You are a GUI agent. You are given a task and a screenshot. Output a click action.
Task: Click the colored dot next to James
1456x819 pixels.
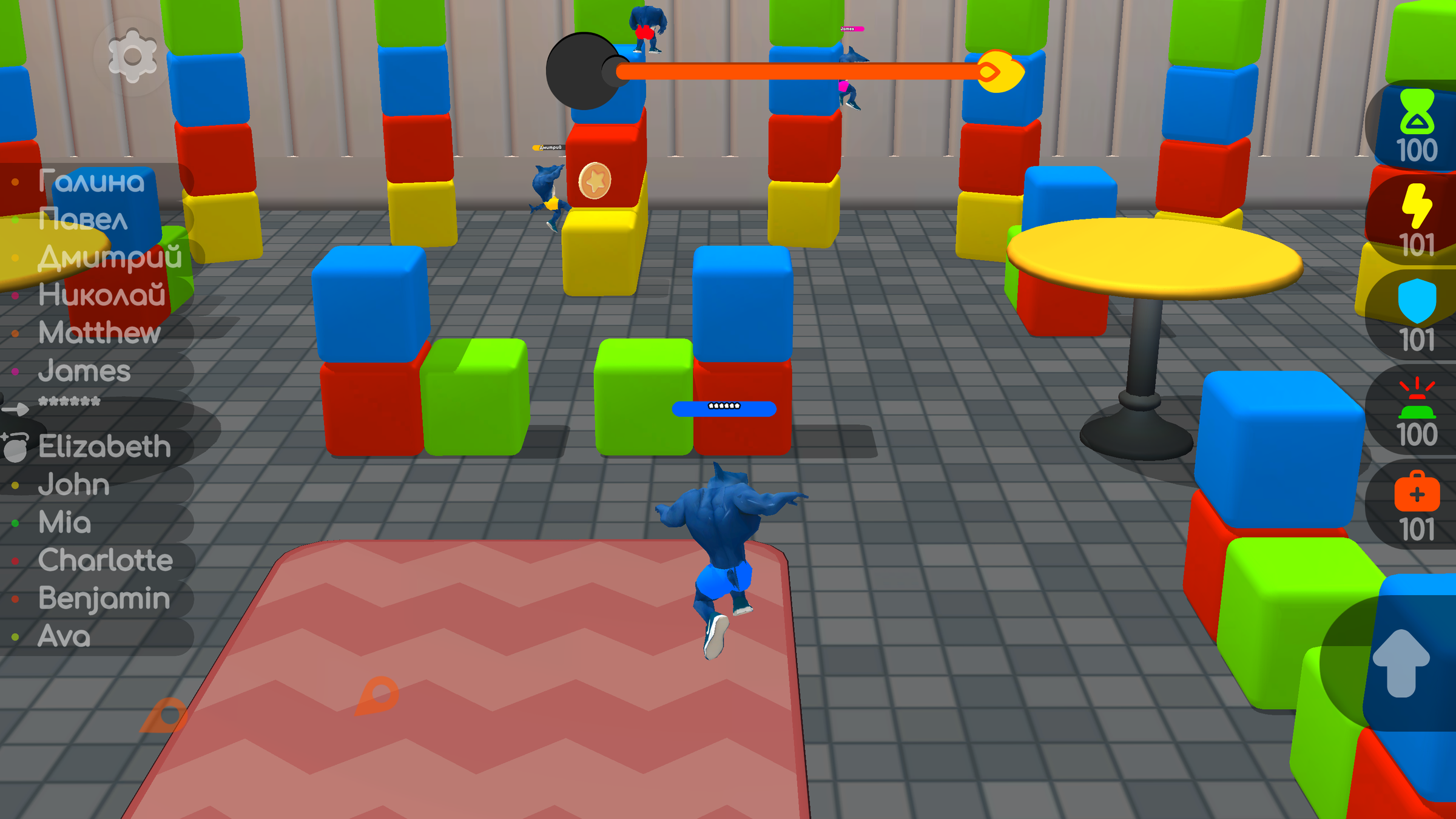(15, 371)
